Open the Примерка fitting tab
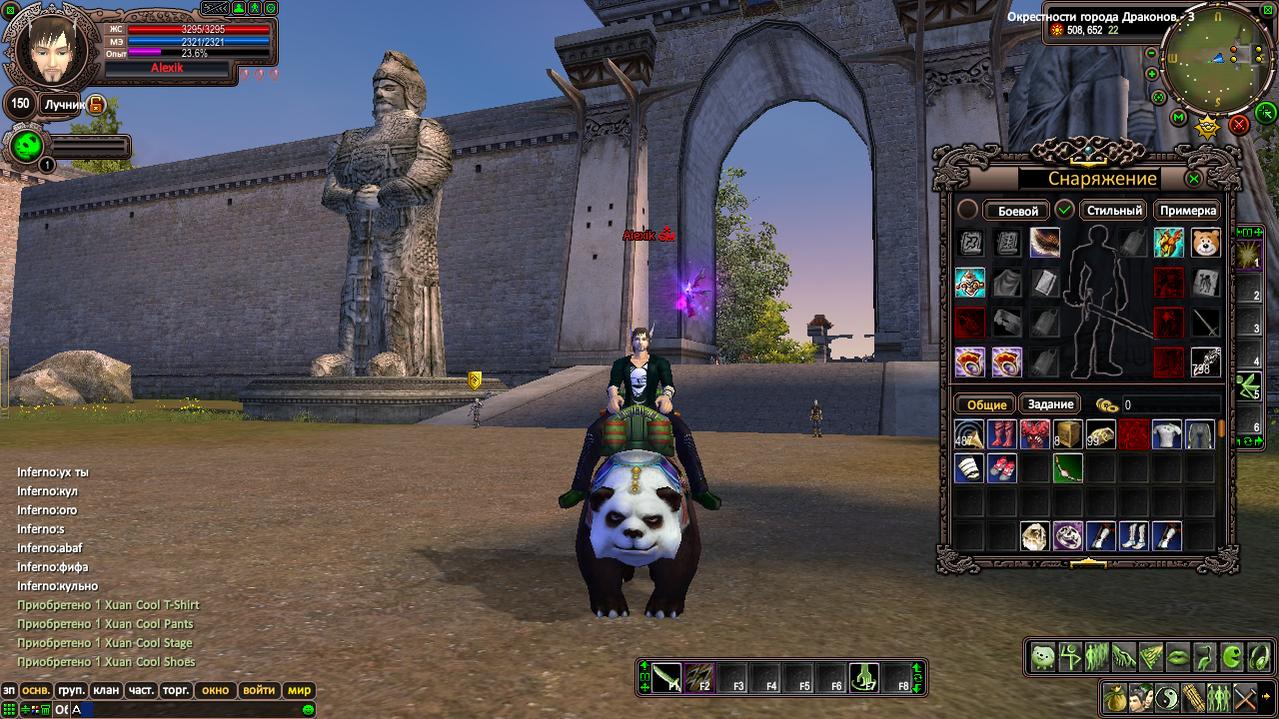Screen dimensions: 1279x719 (x=1188, y=211)
